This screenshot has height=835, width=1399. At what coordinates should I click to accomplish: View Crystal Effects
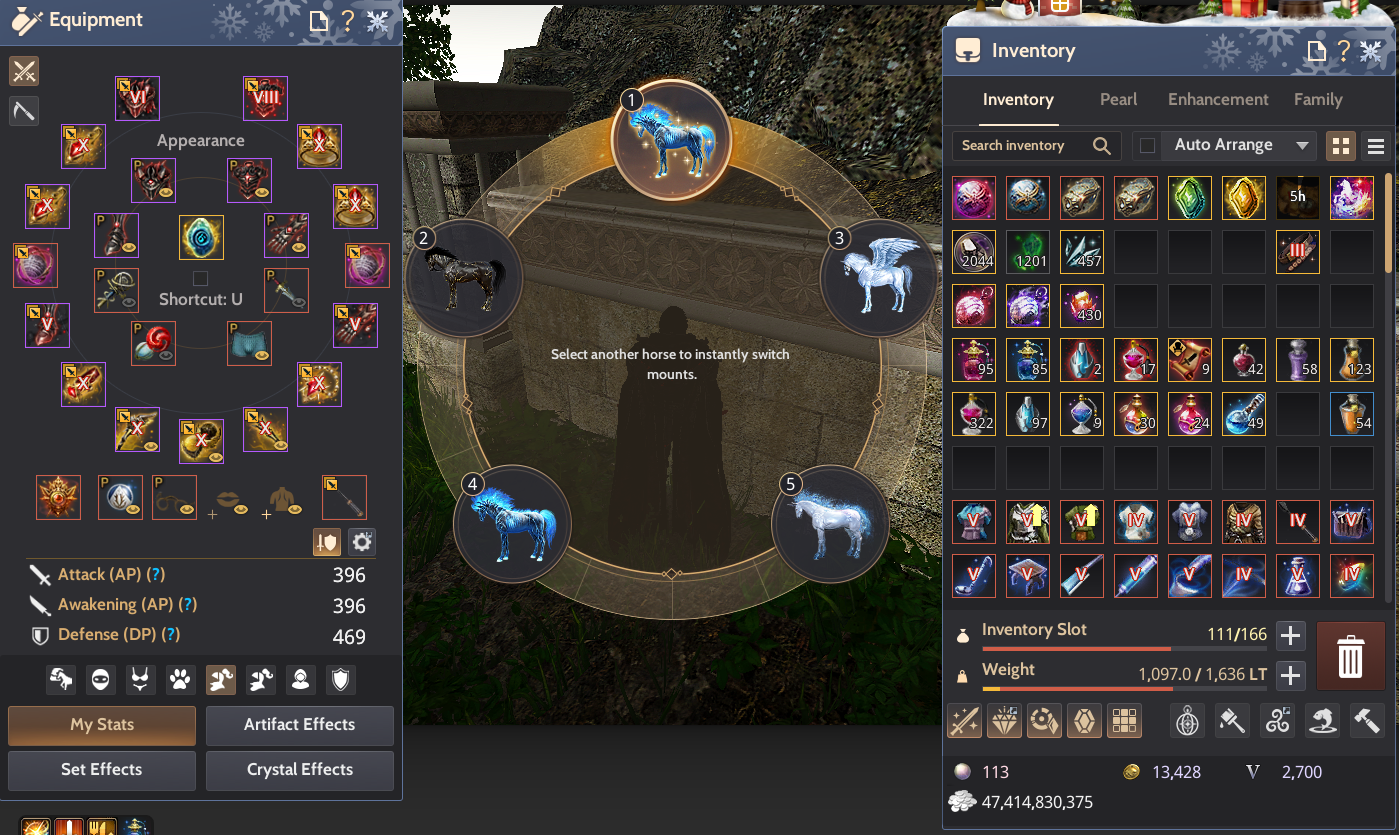(x=300, y=770)
